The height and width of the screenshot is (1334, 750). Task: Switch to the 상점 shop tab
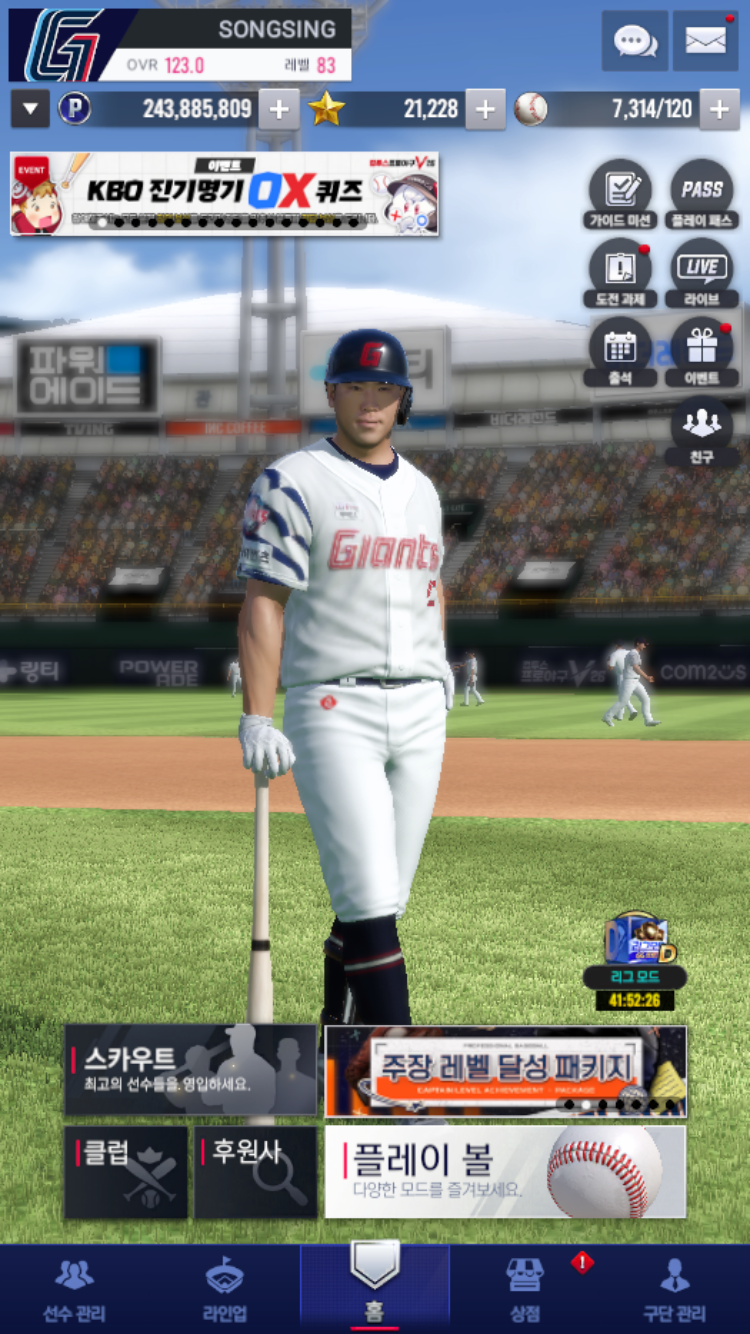525,1291
